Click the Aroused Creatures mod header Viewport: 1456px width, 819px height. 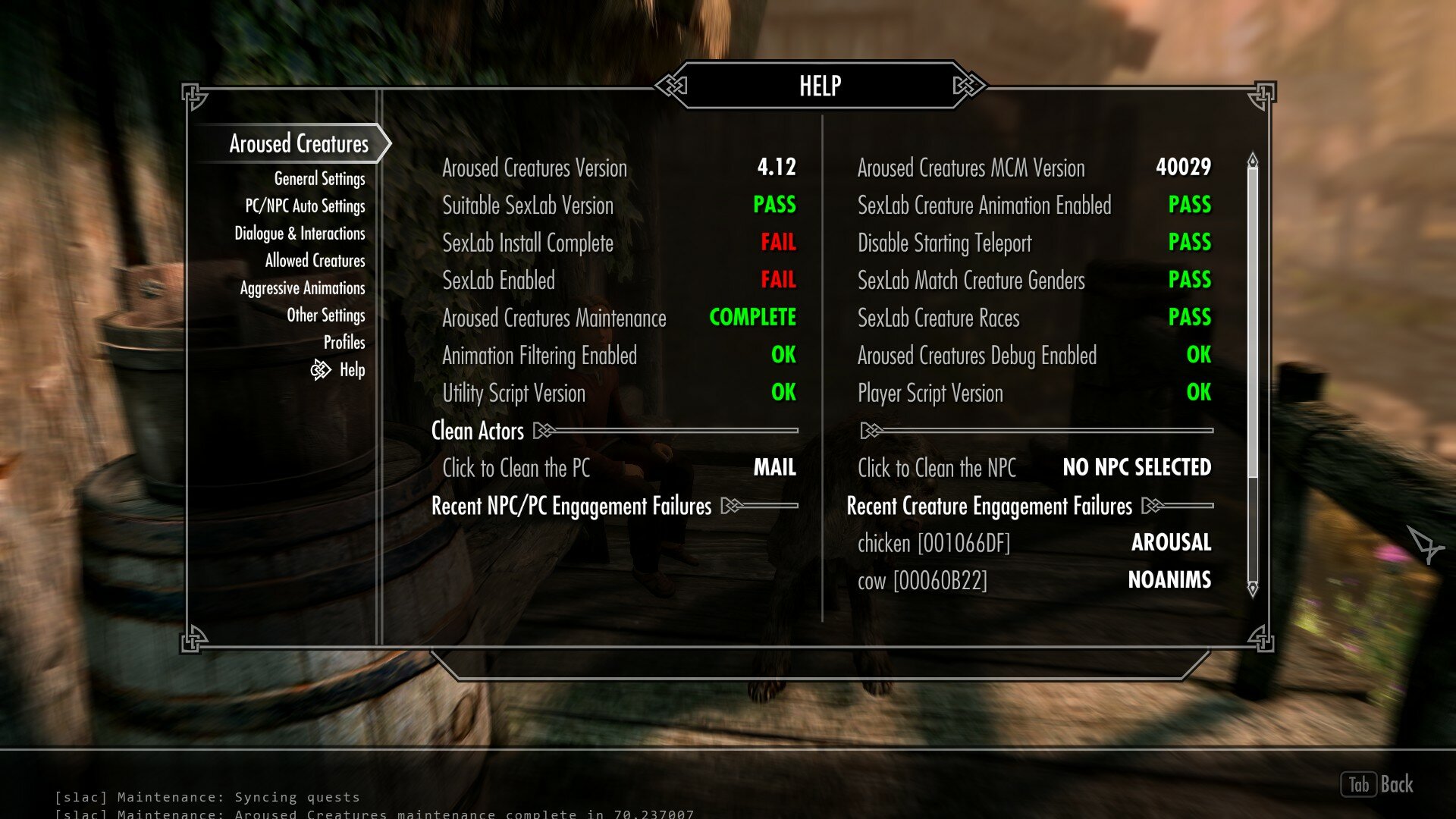tap(299, 144)
